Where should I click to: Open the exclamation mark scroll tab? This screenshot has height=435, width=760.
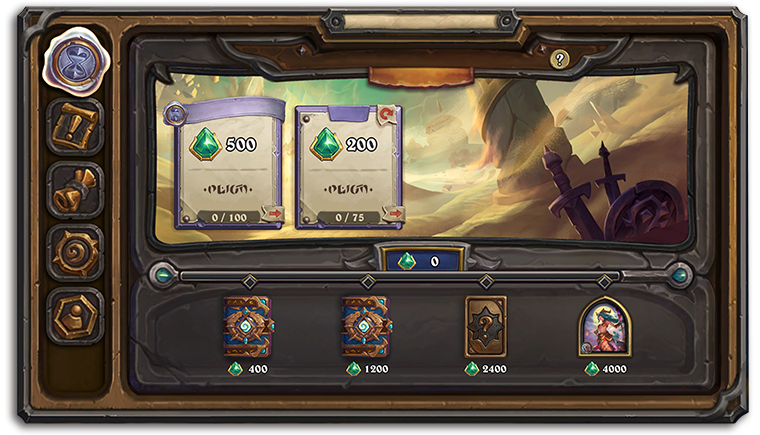pyautogui.click(x=75, y=127)
